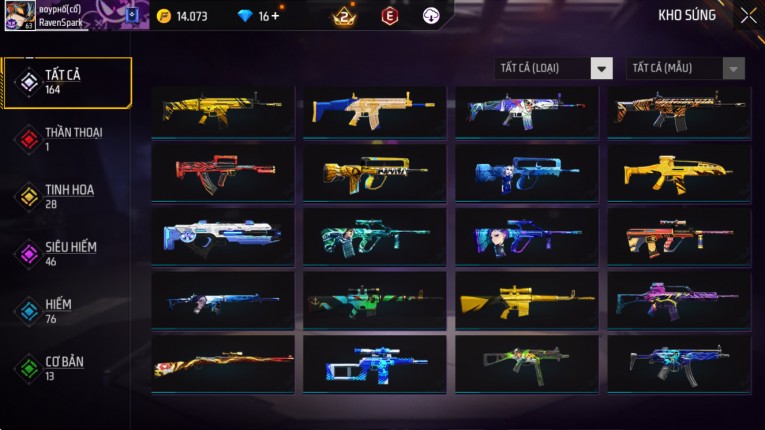This screenshot has height=430, width=765.
Task: Select the solid gold XM8 skin
Action: click(679, 172)
